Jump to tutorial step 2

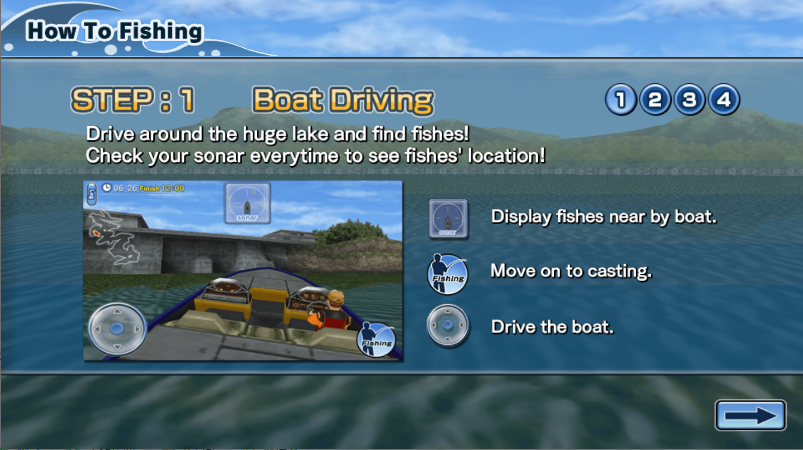(654, 99)
